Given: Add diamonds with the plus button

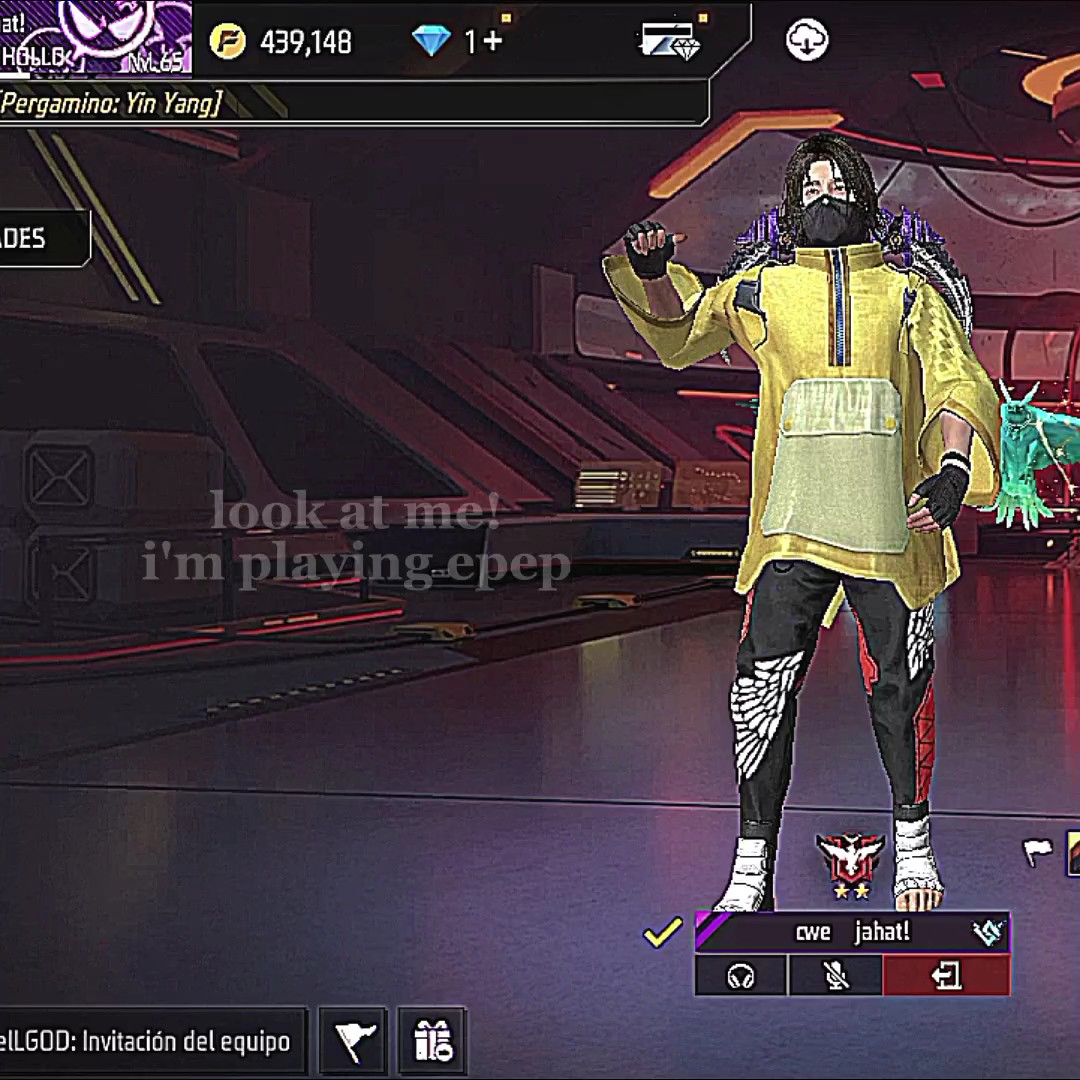Looking at the screenshot, I should 492,42.
